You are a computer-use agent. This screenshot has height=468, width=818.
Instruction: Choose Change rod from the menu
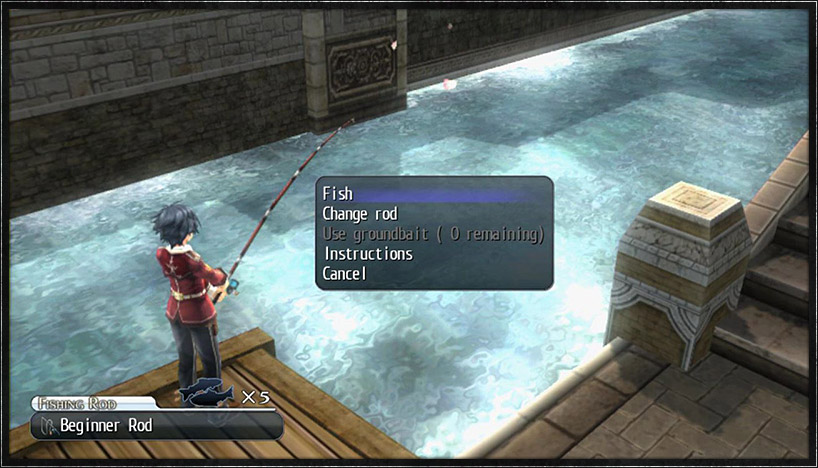pos(360,214)
